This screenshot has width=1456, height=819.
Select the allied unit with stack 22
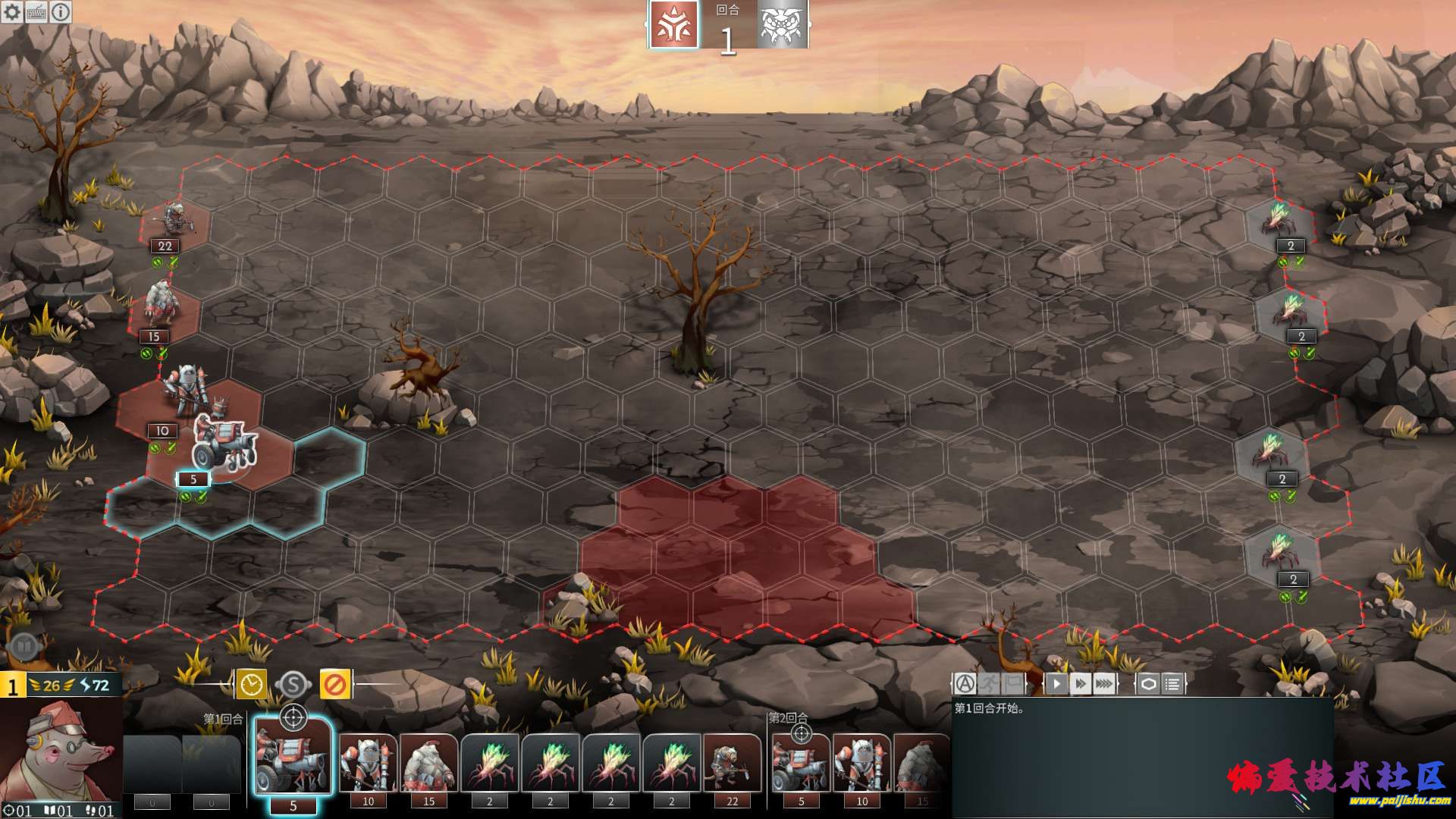(x=174, y=220)
